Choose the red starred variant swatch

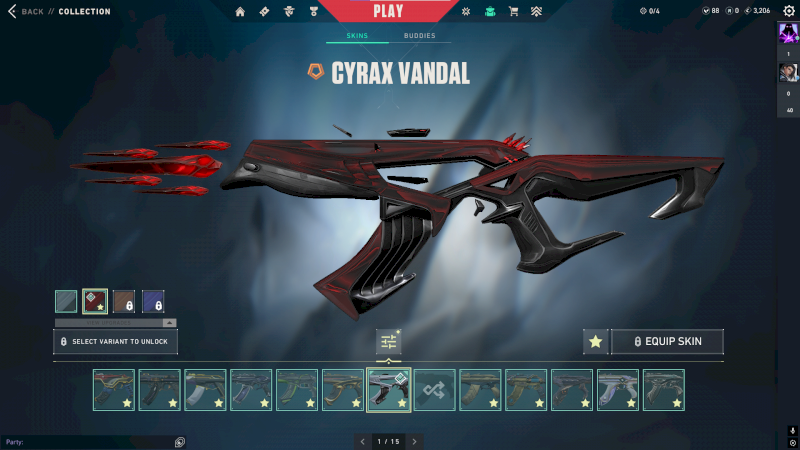click(x=95, y=301)
